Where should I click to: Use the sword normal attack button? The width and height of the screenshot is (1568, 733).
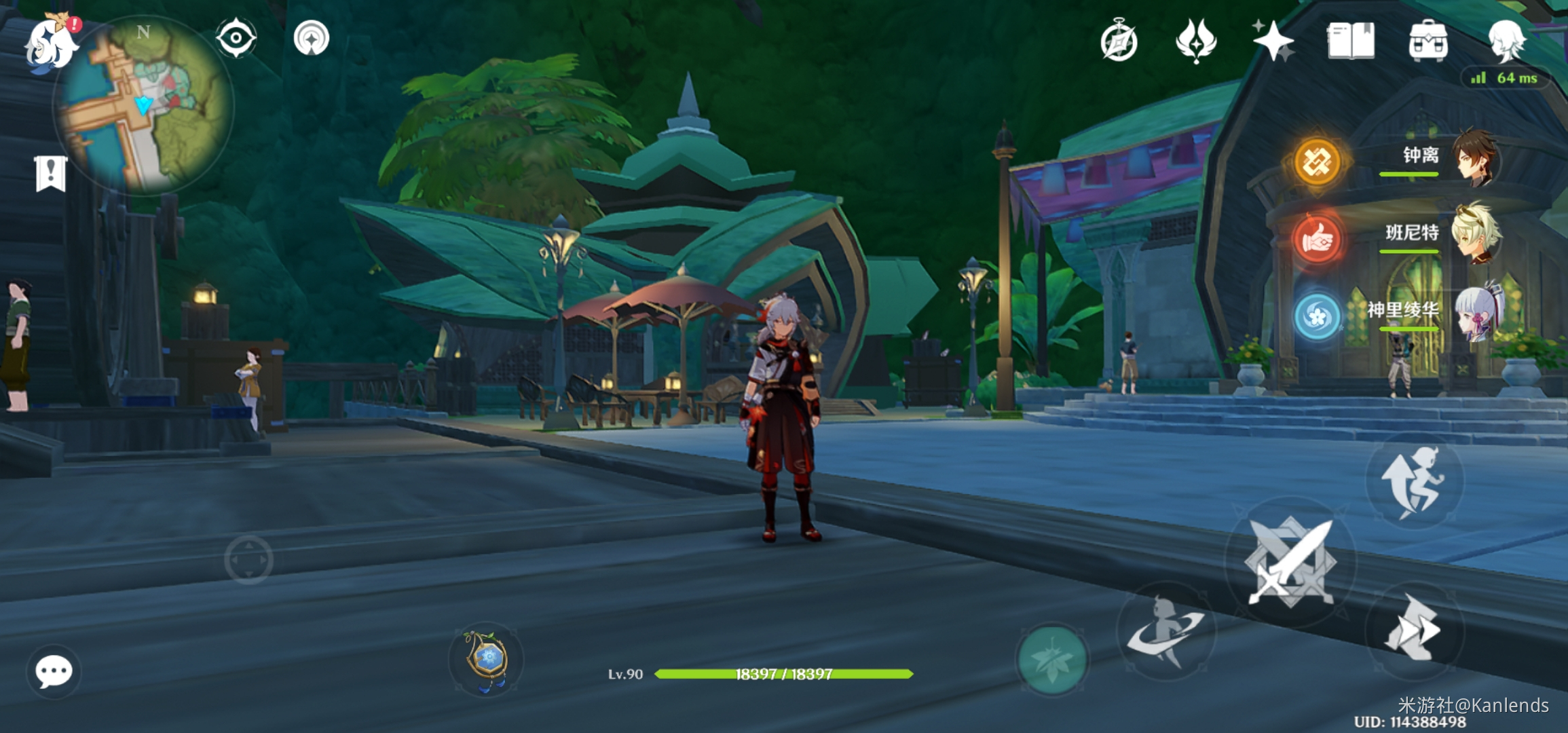[1290, 563]
